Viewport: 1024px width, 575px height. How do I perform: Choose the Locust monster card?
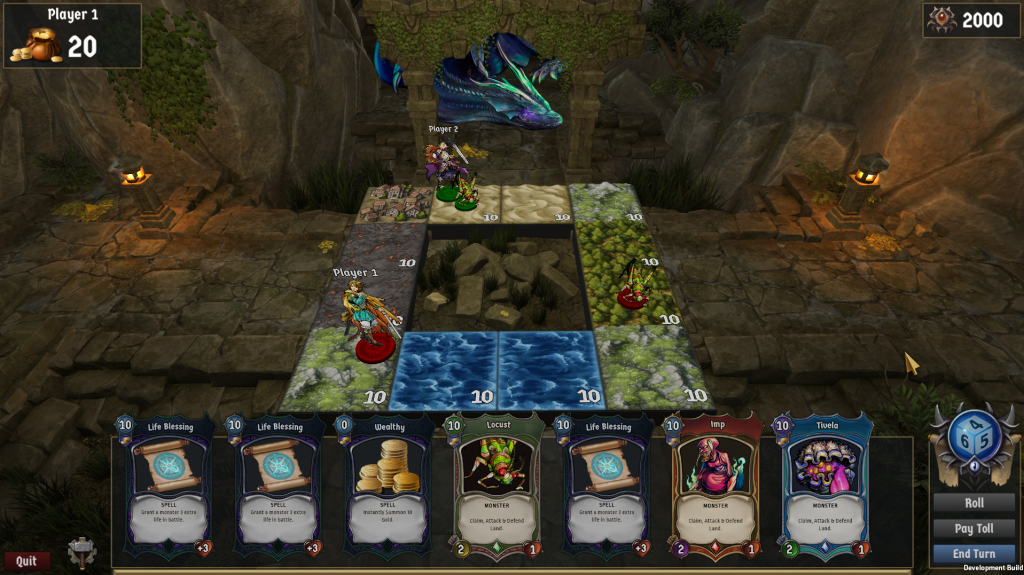498,486
